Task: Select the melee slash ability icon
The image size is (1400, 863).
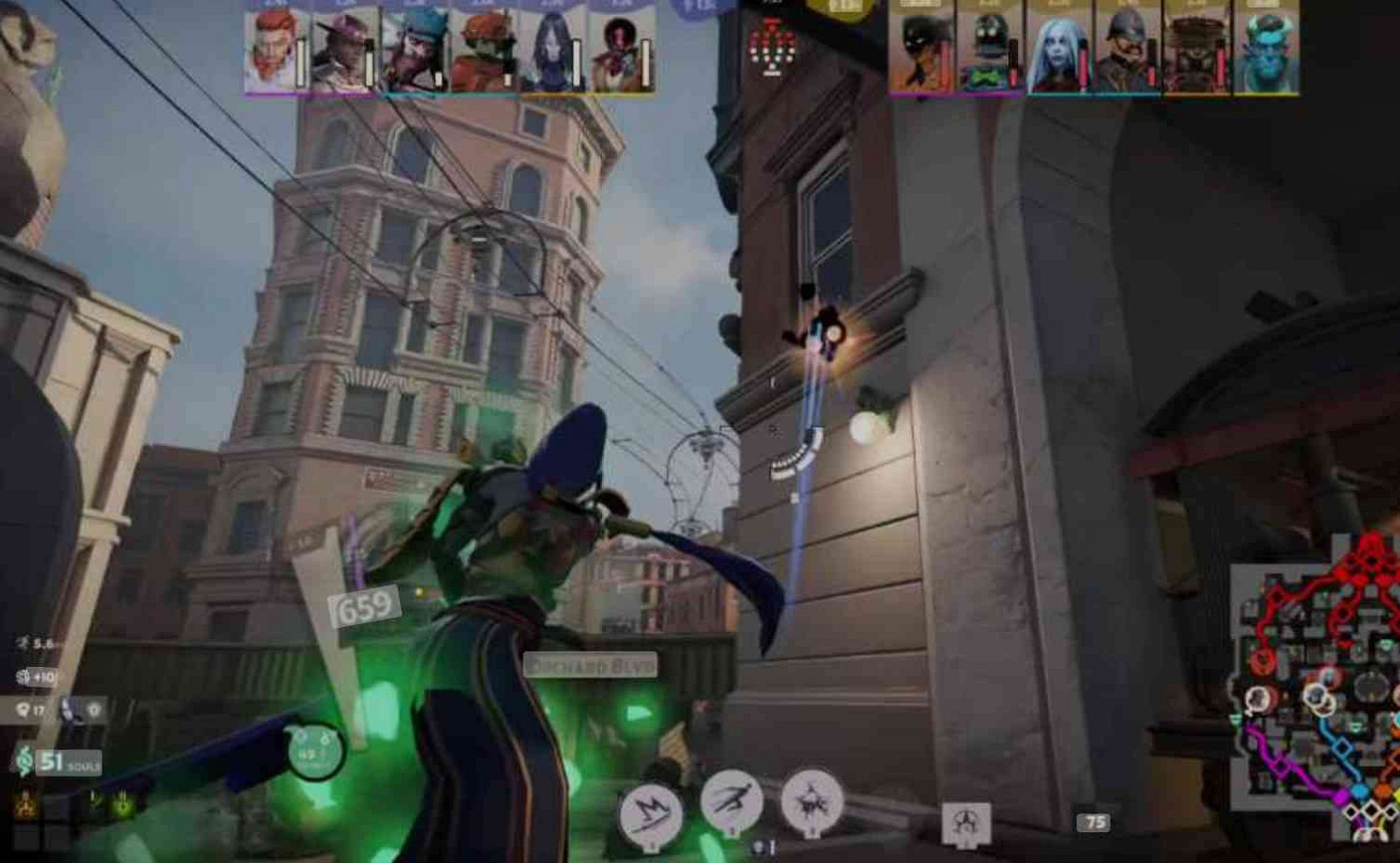Action: pyautogui.click(x=651, y=810)
